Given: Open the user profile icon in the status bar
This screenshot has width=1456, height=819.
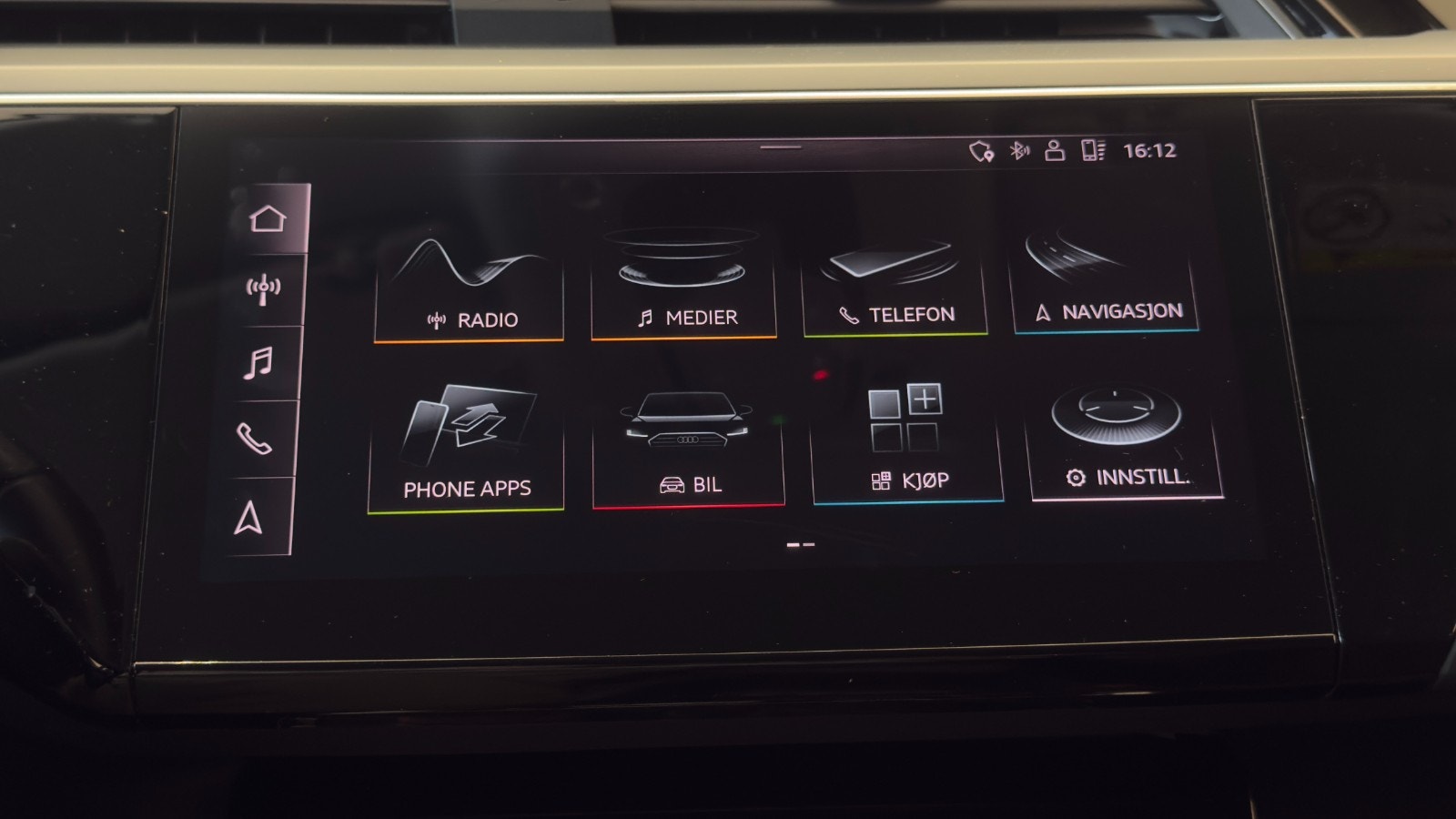Looking at the screenshot, I should [x=1055, y=151].
